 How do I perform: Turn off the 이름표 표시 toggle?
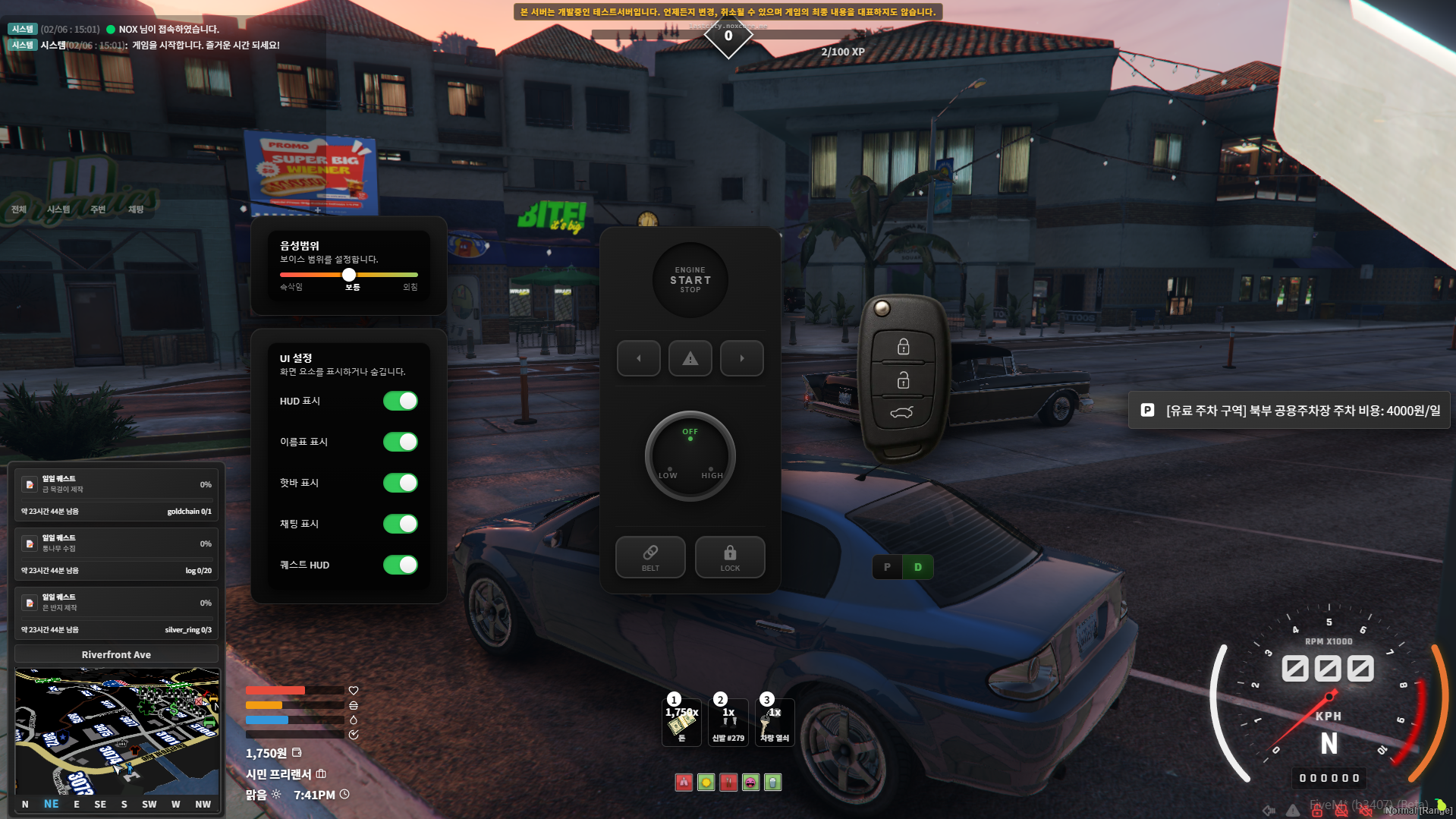click(400, 442)
